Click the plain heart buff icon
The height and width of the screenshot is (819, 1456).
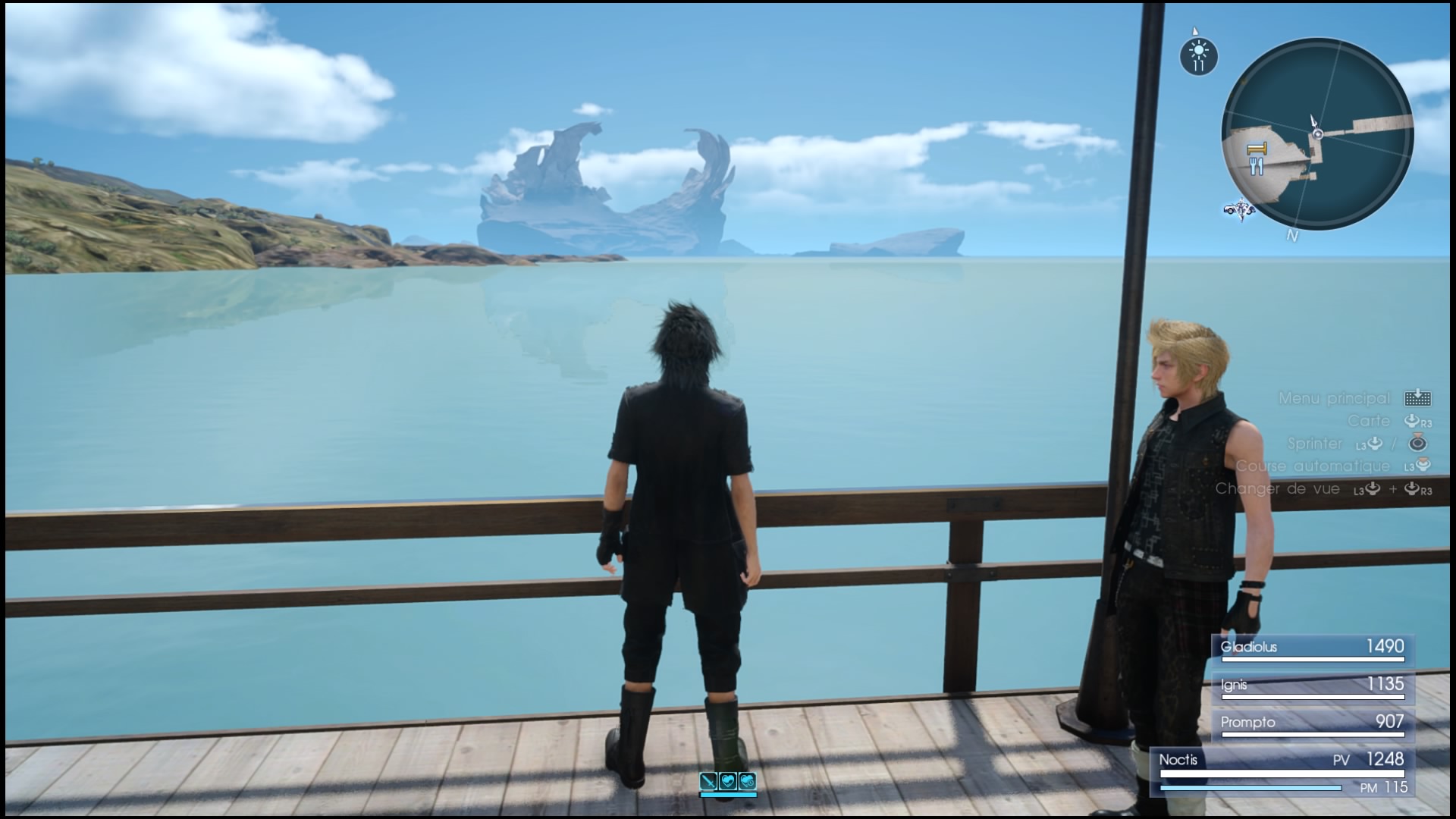point(728,780)
